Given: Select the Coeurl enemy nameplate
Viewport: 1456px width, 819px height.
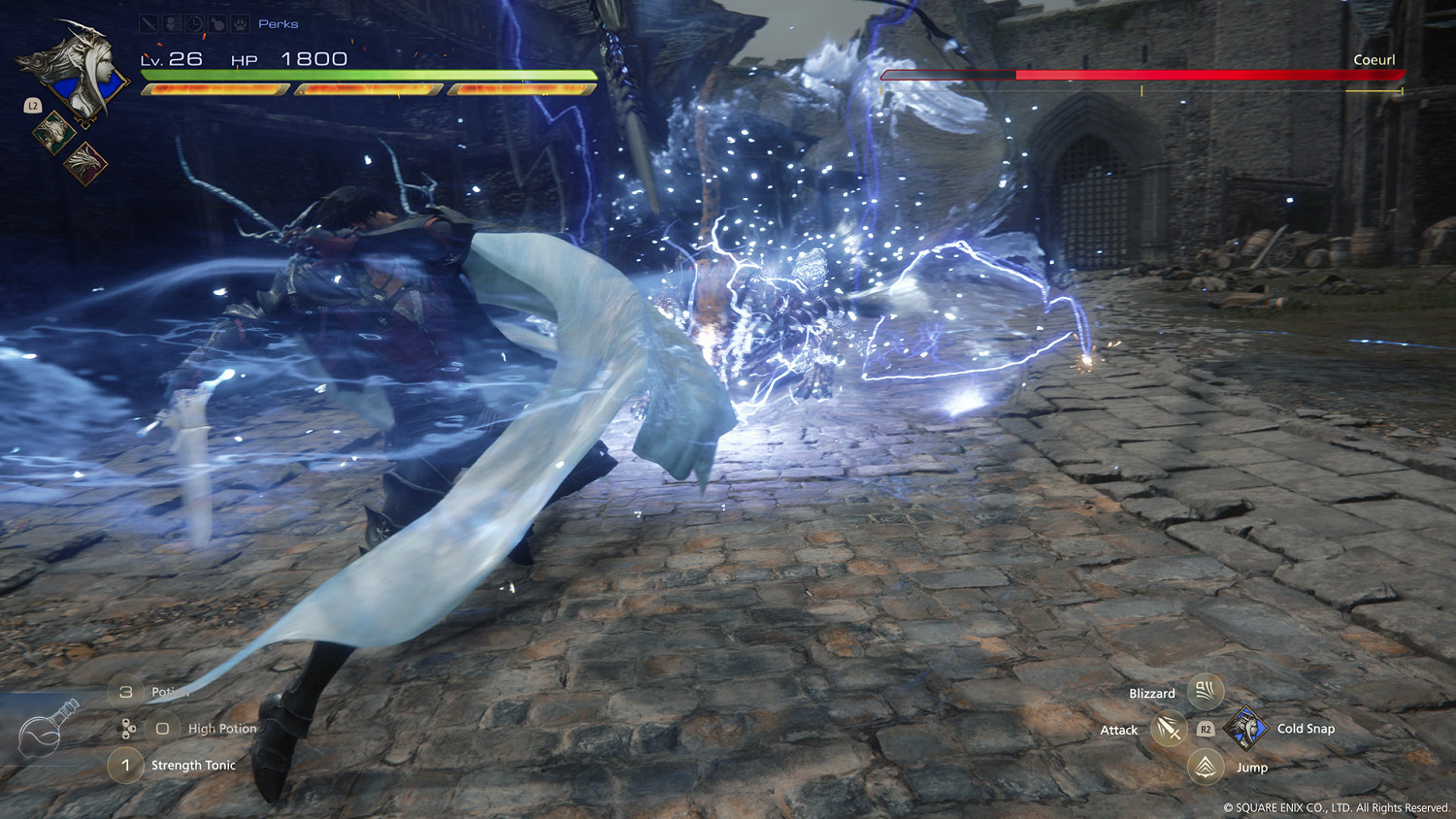Looking at the screenshot, I should point(1374,59).
